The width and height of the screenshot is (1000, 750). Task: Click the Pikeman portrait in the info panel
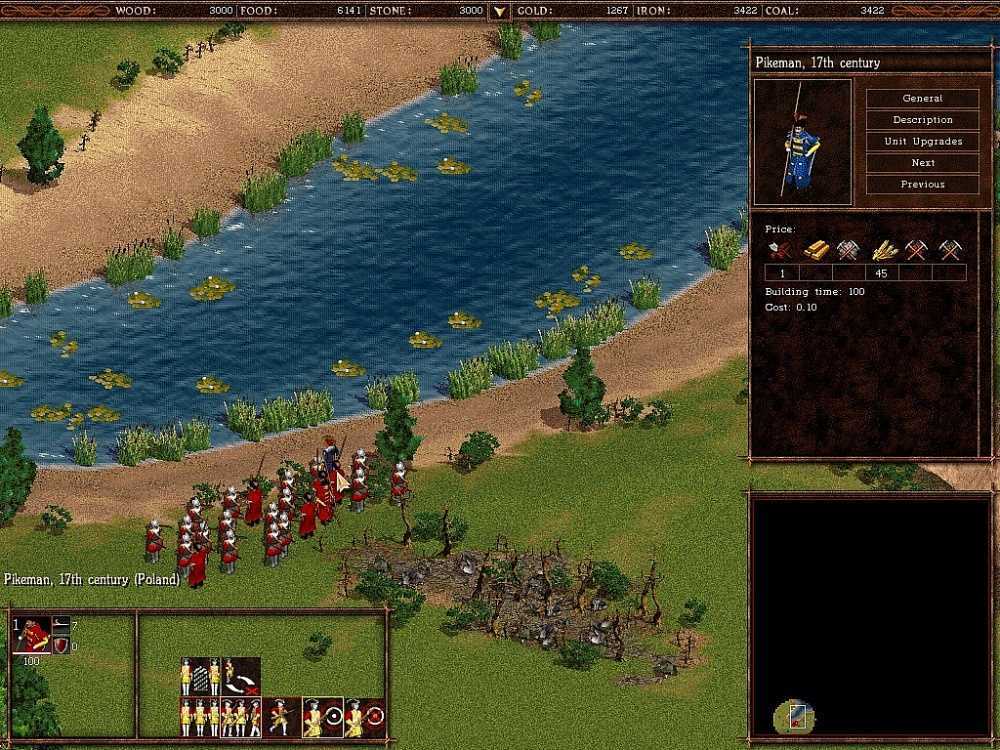(x=802, y=142)
